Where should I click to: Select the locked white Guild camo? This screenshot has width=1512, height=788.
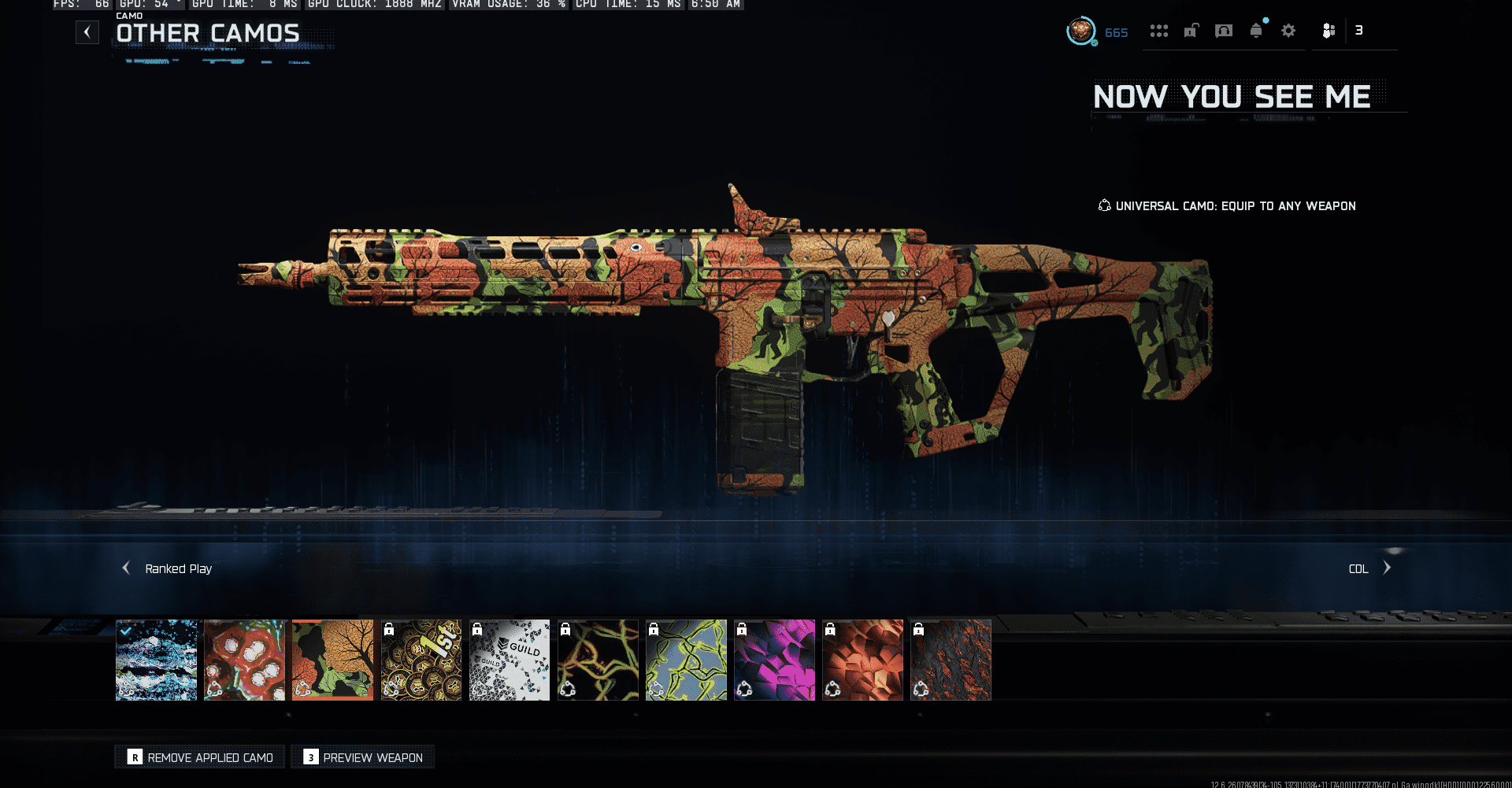click(510, 660)
